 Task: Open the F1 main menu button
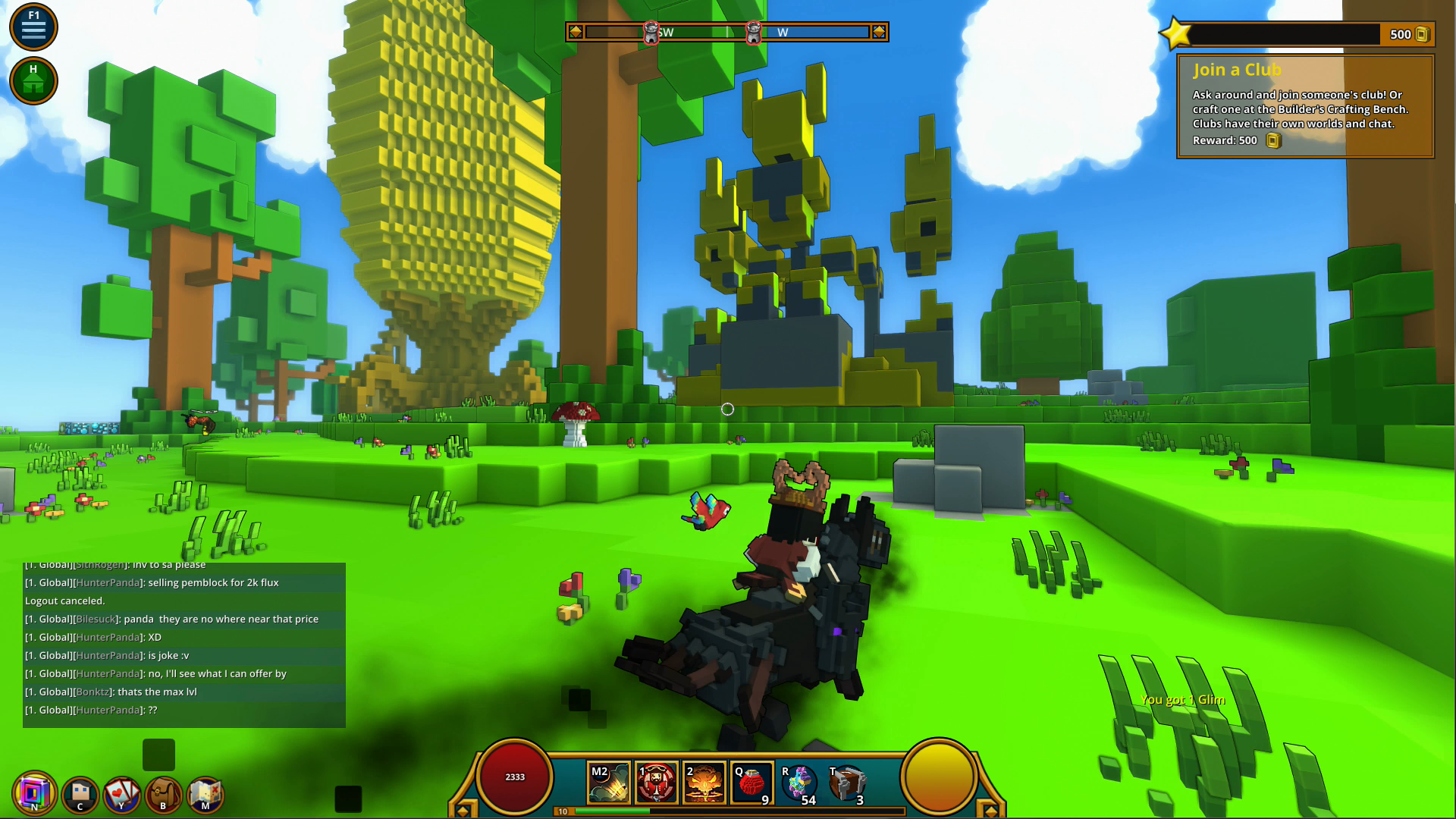[33, 27]
